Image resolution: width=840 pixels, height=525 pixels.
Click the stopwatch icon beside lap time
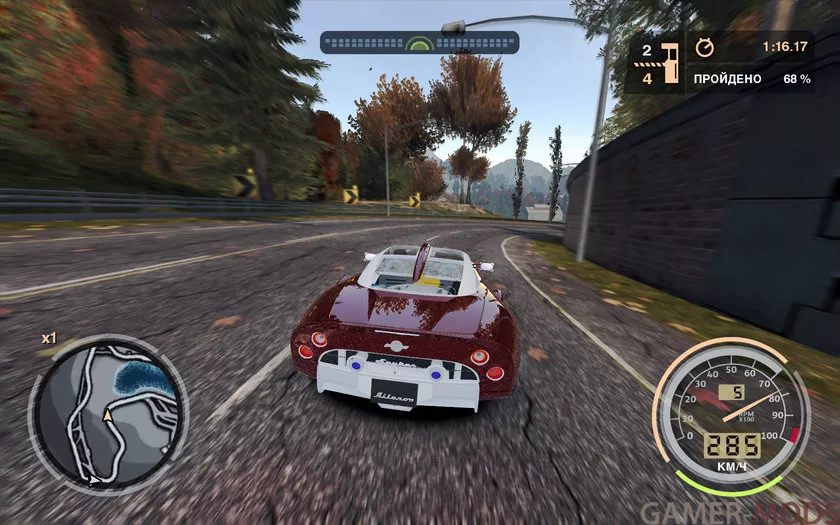704,47
